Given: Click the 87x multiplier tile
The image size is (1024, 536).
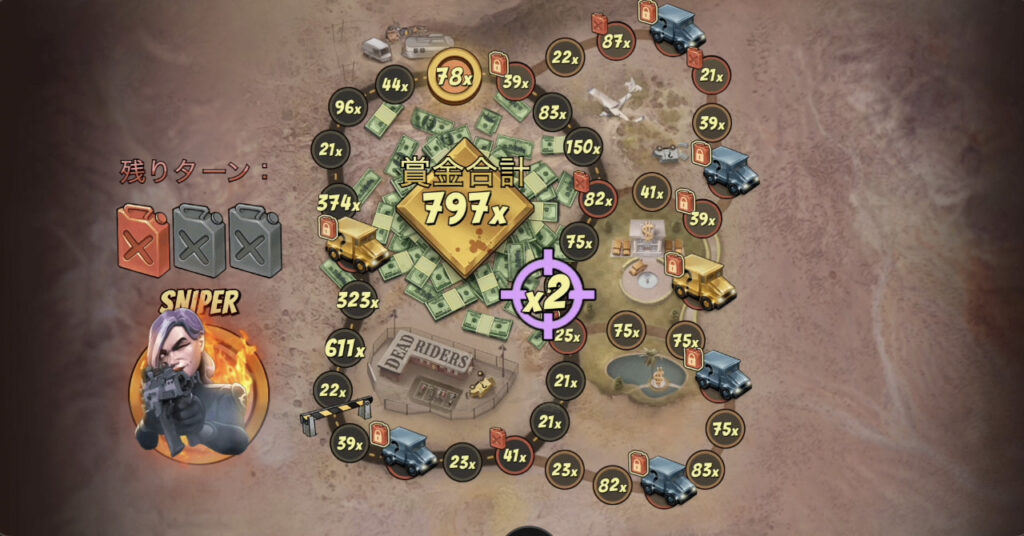Looking at the screenshot, I should point(615,41).
